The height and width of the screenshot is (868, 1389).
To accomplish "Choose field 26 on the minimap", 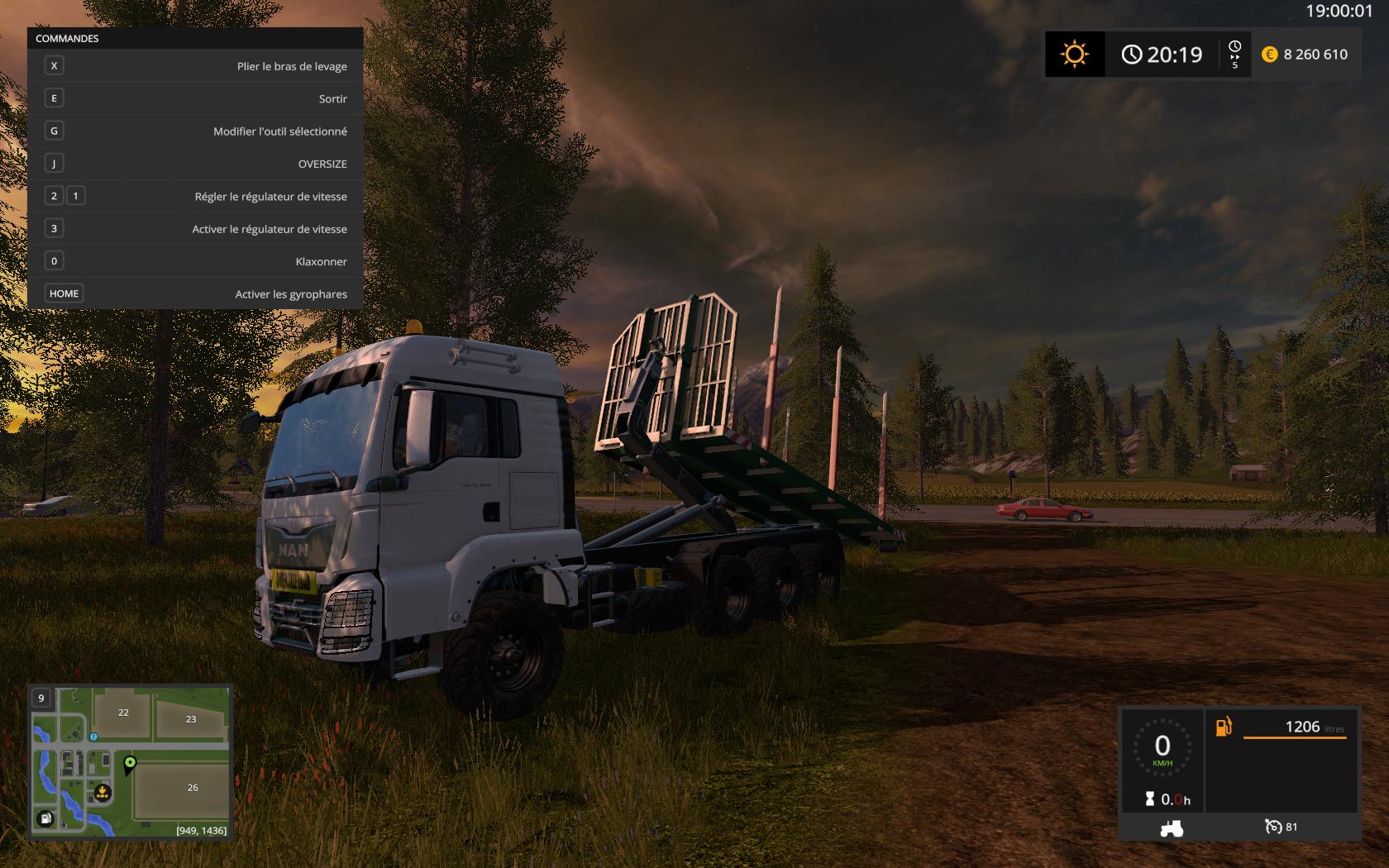I will [x=193, y=788].
